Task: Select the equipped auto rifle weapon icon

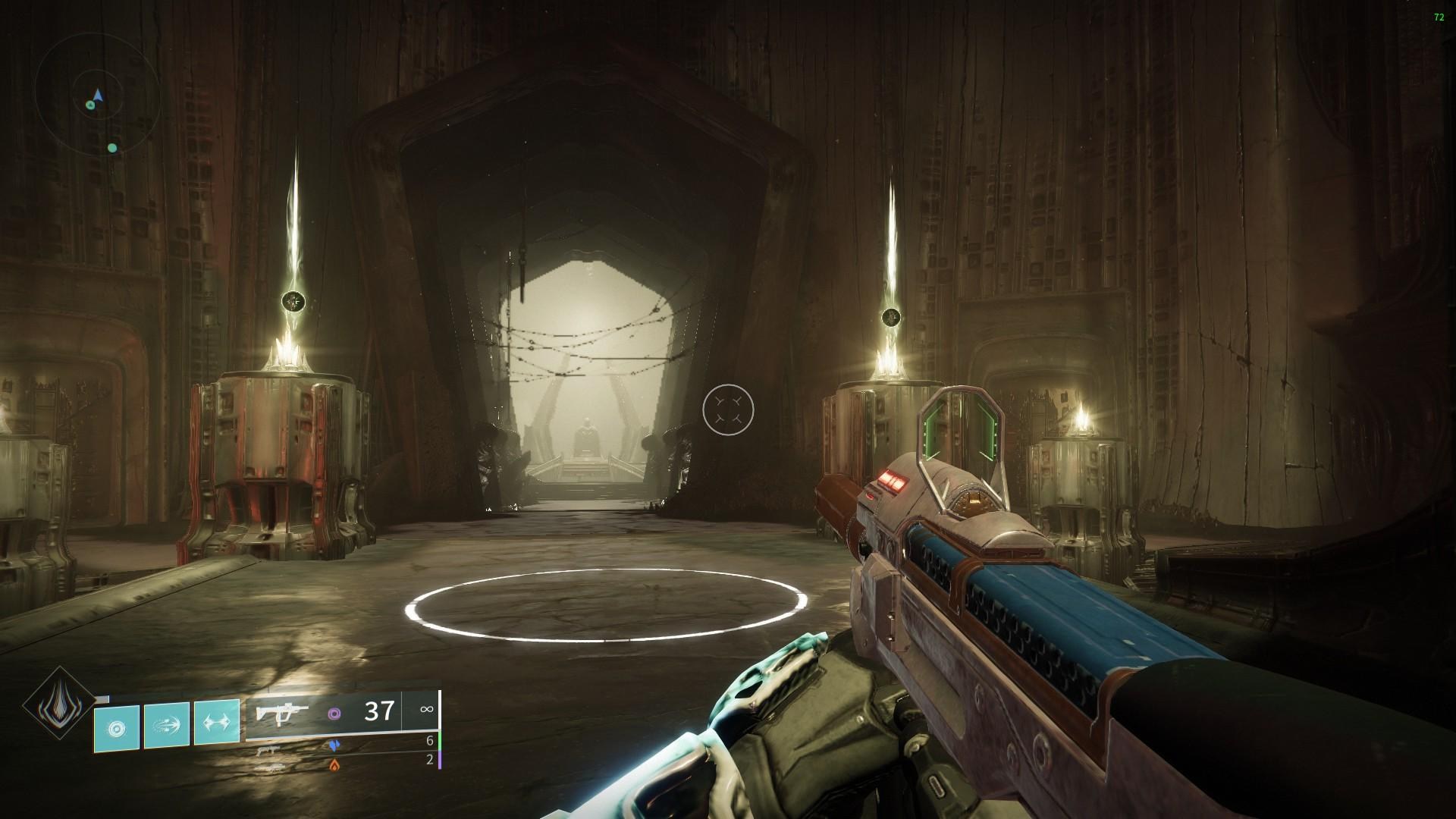Action: [282, 714]
